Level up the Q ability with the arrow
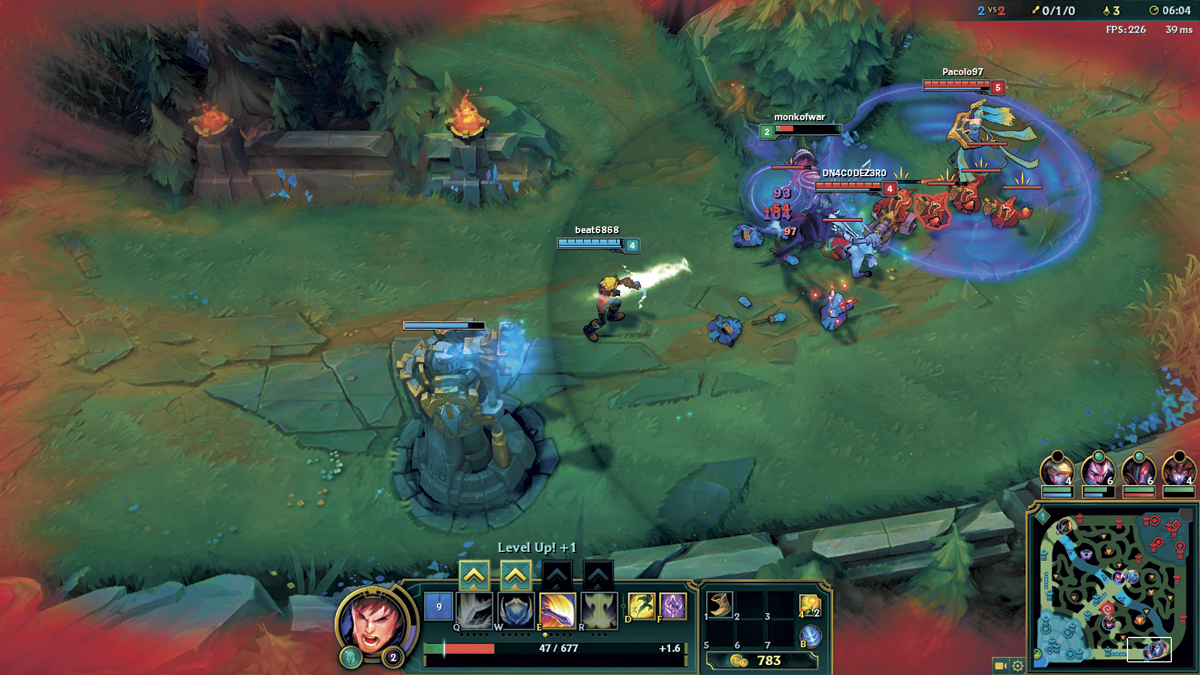The width and height of the screenshot is (1200, 675). 474,574
